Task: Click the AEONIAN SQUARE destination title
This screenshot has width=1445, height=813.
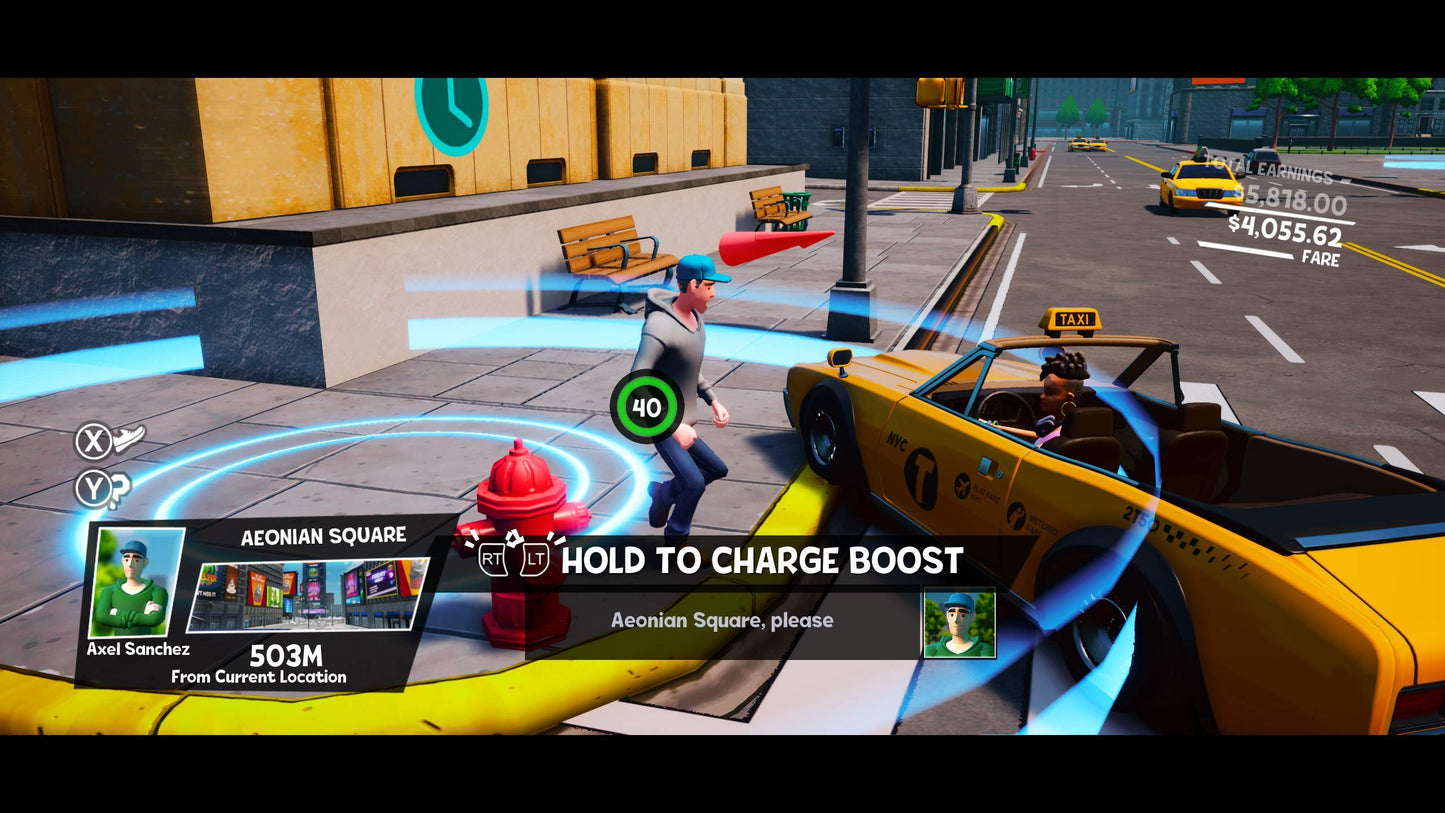Action: (324, 536)
